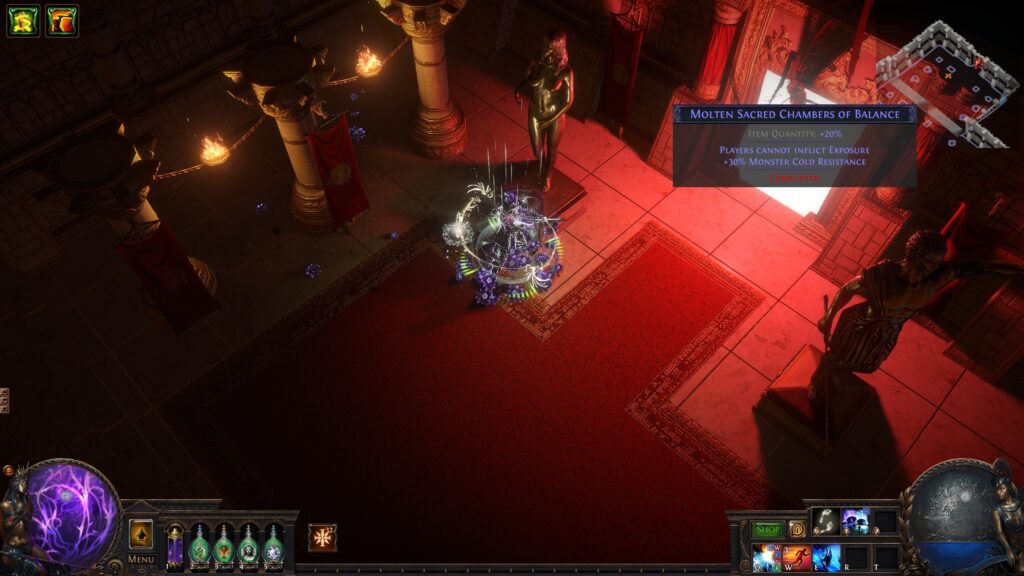Image resolution: width=1024 pixels, height=576 pixels.
Task: Click the gold coin icon beside Shop
Action: [x=797, y=529]
